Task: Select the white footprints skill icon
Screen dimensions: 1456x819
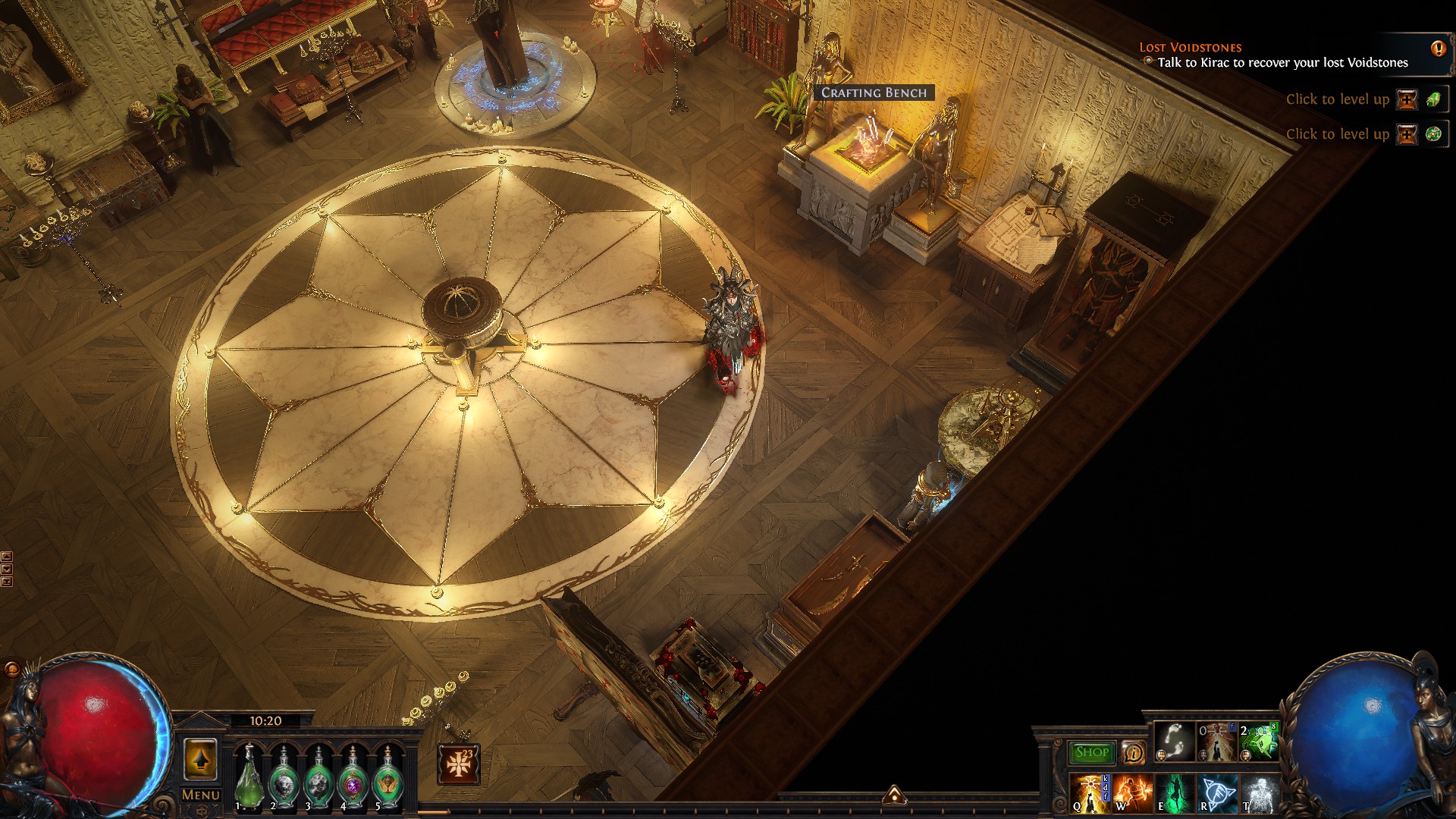Action: 1173,742
